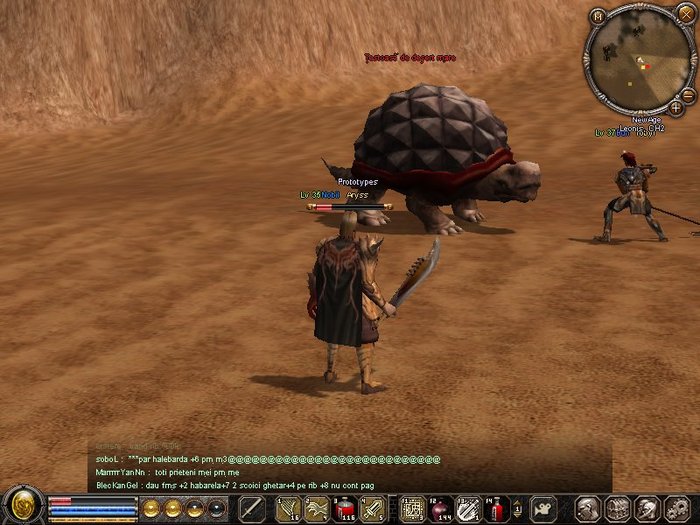The image size is (700, 525).
Task: Open the character window with the face icon
Action: [589, 508]
